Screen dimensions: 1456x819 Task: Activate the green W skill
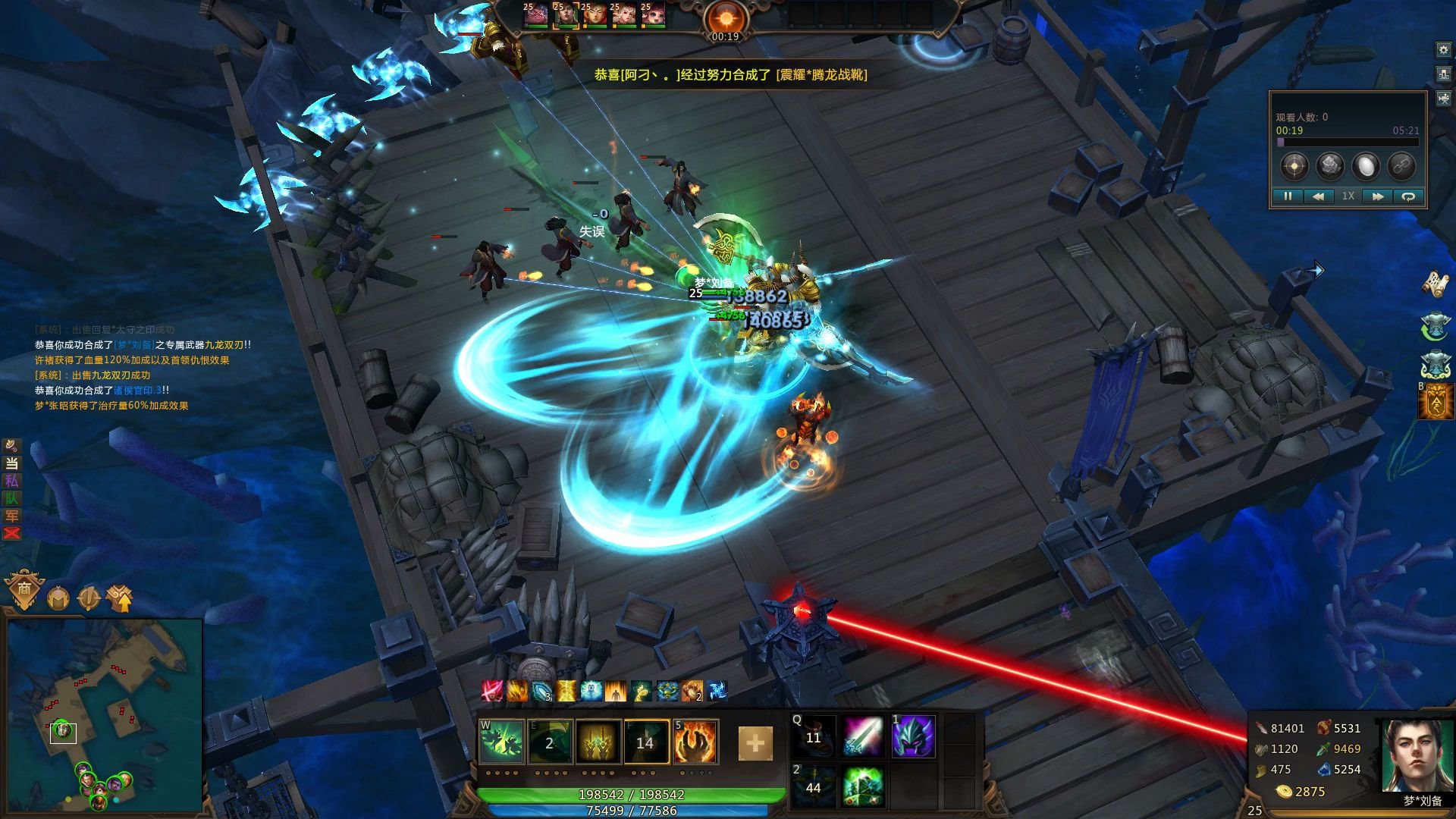pos(502,741)
